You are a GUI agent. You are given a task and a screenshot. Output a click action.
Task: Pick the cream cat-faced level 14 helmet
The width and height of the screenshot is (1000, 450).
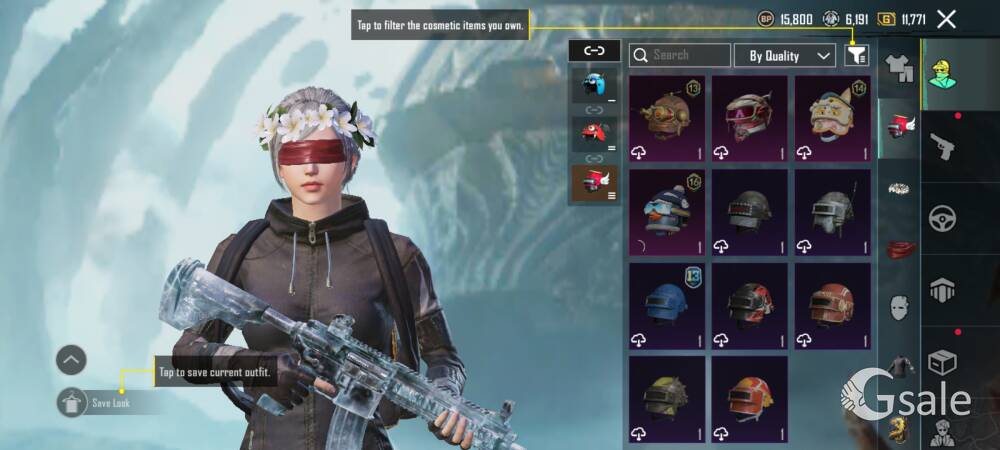[x=832, y=118]
